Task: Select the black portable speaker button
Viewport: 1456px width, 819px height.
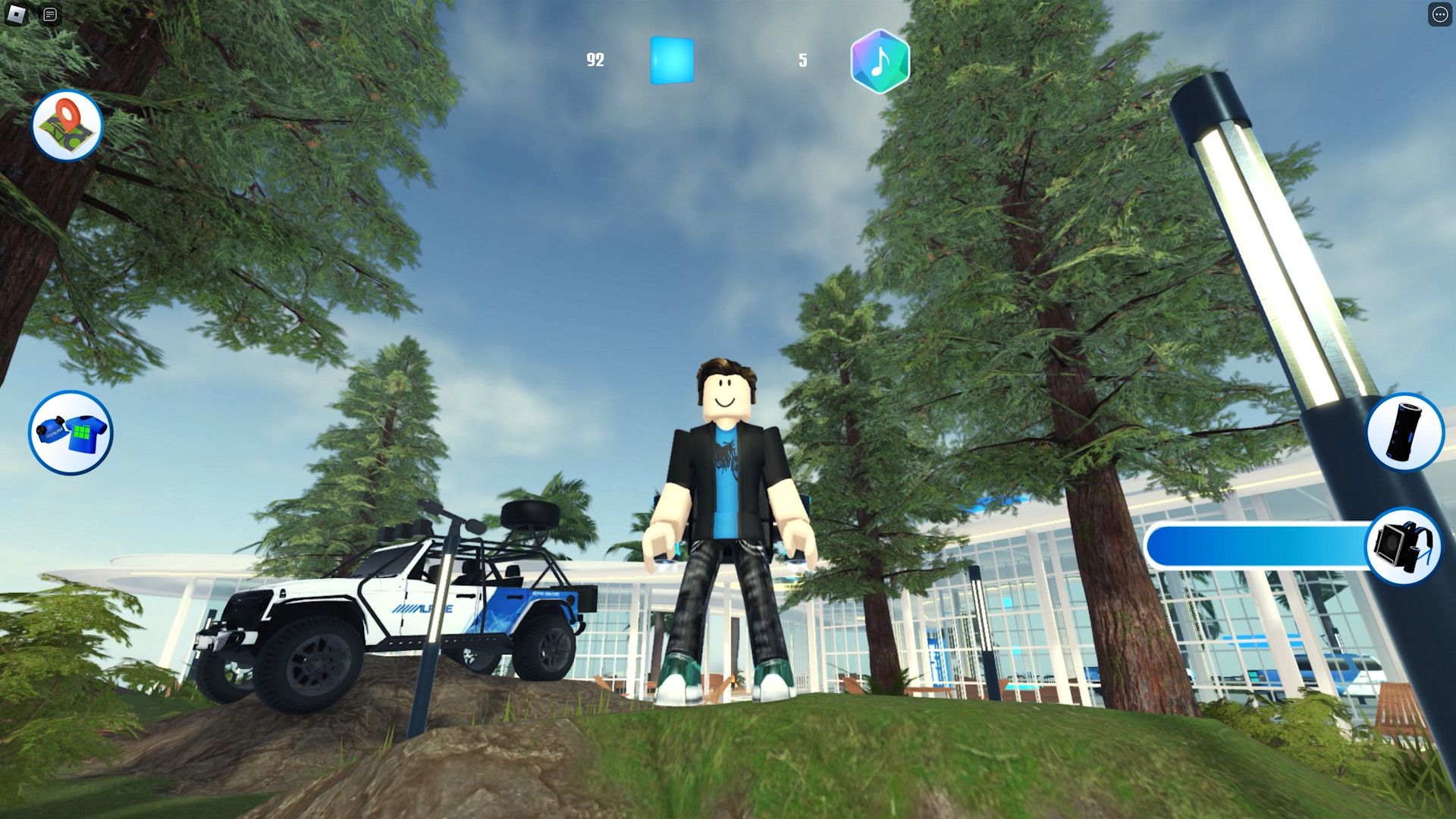Action: 1404,431
